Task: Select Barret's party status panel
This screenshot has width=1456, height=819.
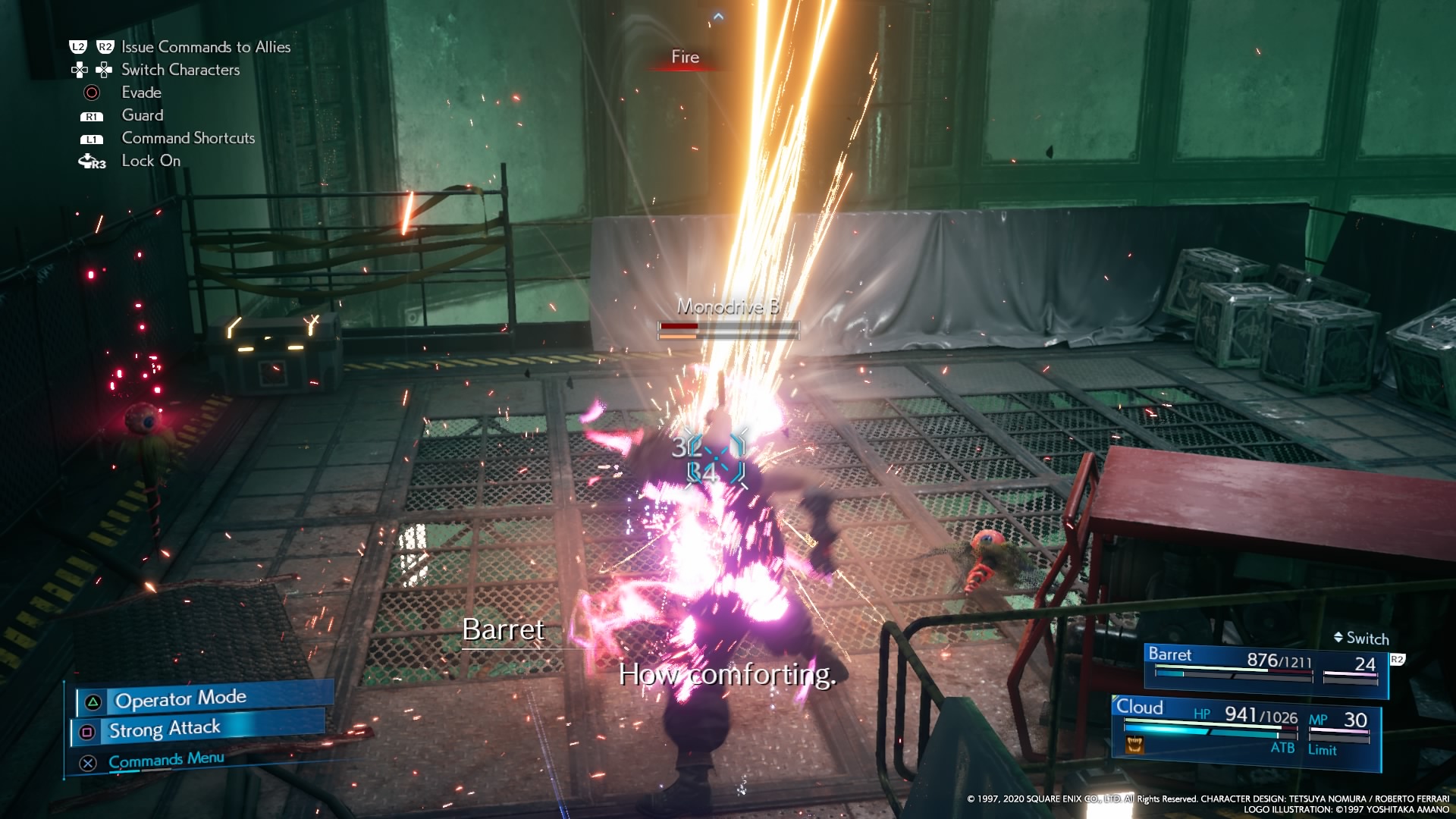Action: [1264, 666]
